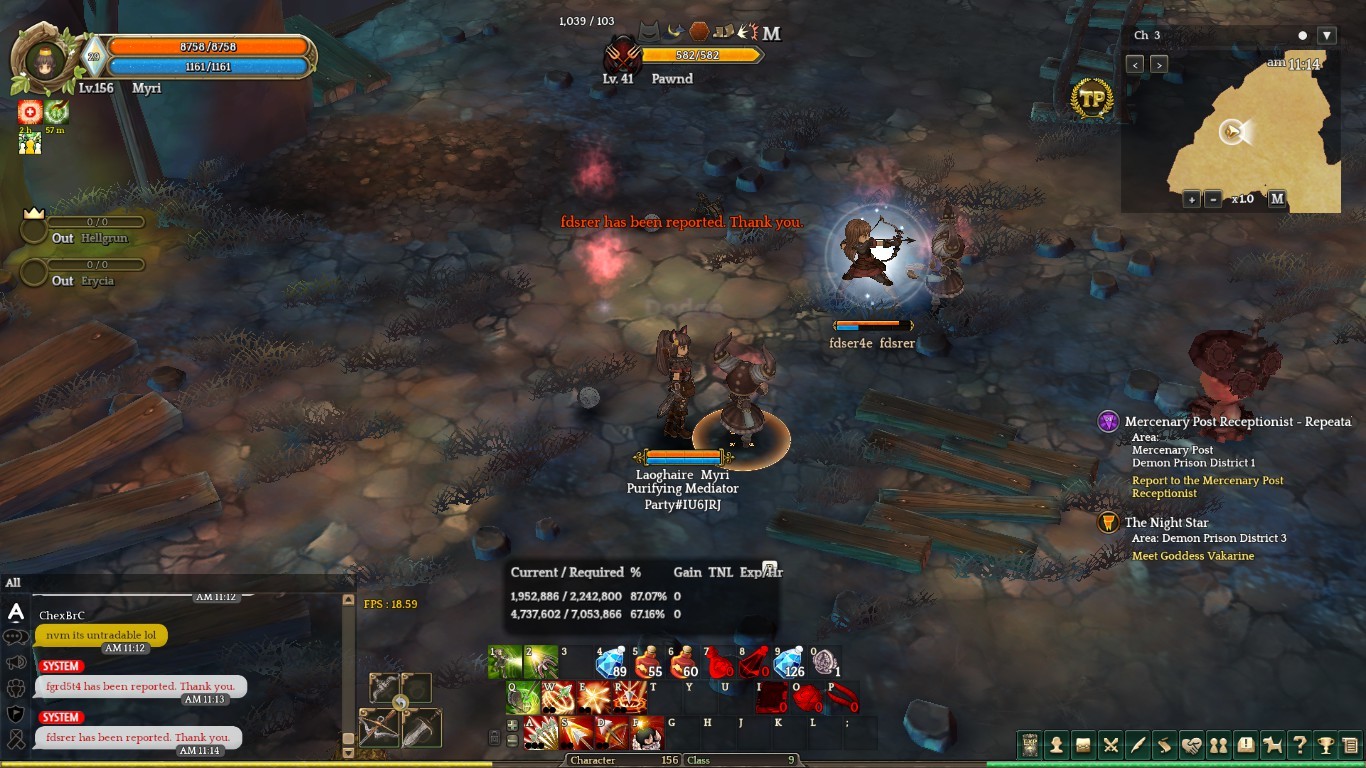1366x768 pixels.
Task: Open the skills crossed-swords menu icon
Action: pos(1110,745)
